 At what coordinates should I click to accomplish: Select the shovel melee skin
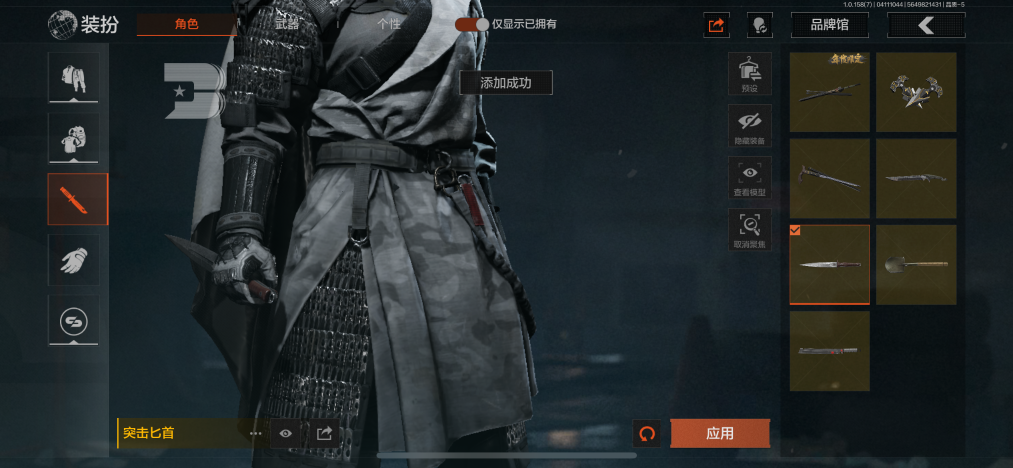pos(916,265)
